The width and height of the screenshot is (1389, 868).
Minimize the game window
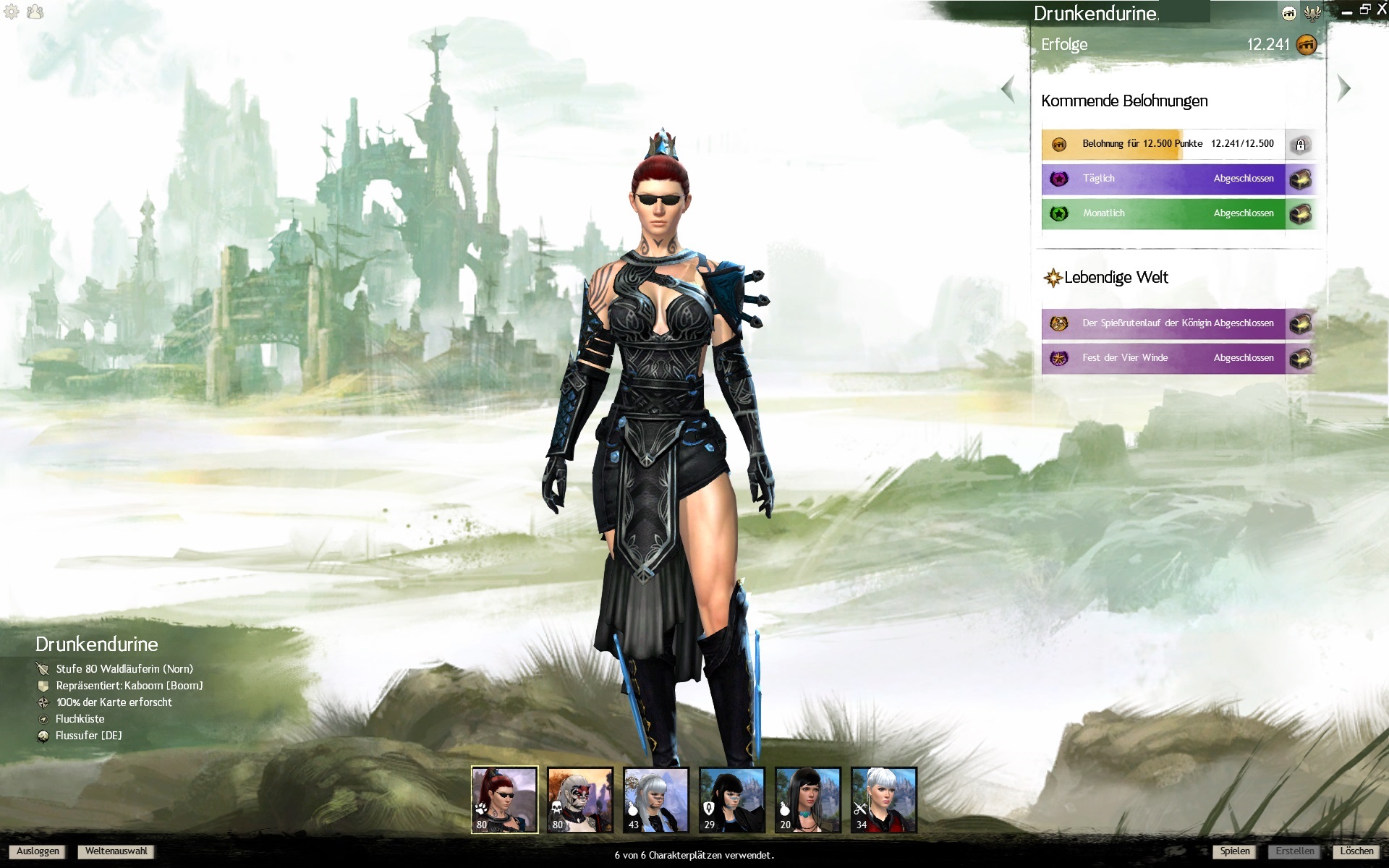click(1346, 12)
